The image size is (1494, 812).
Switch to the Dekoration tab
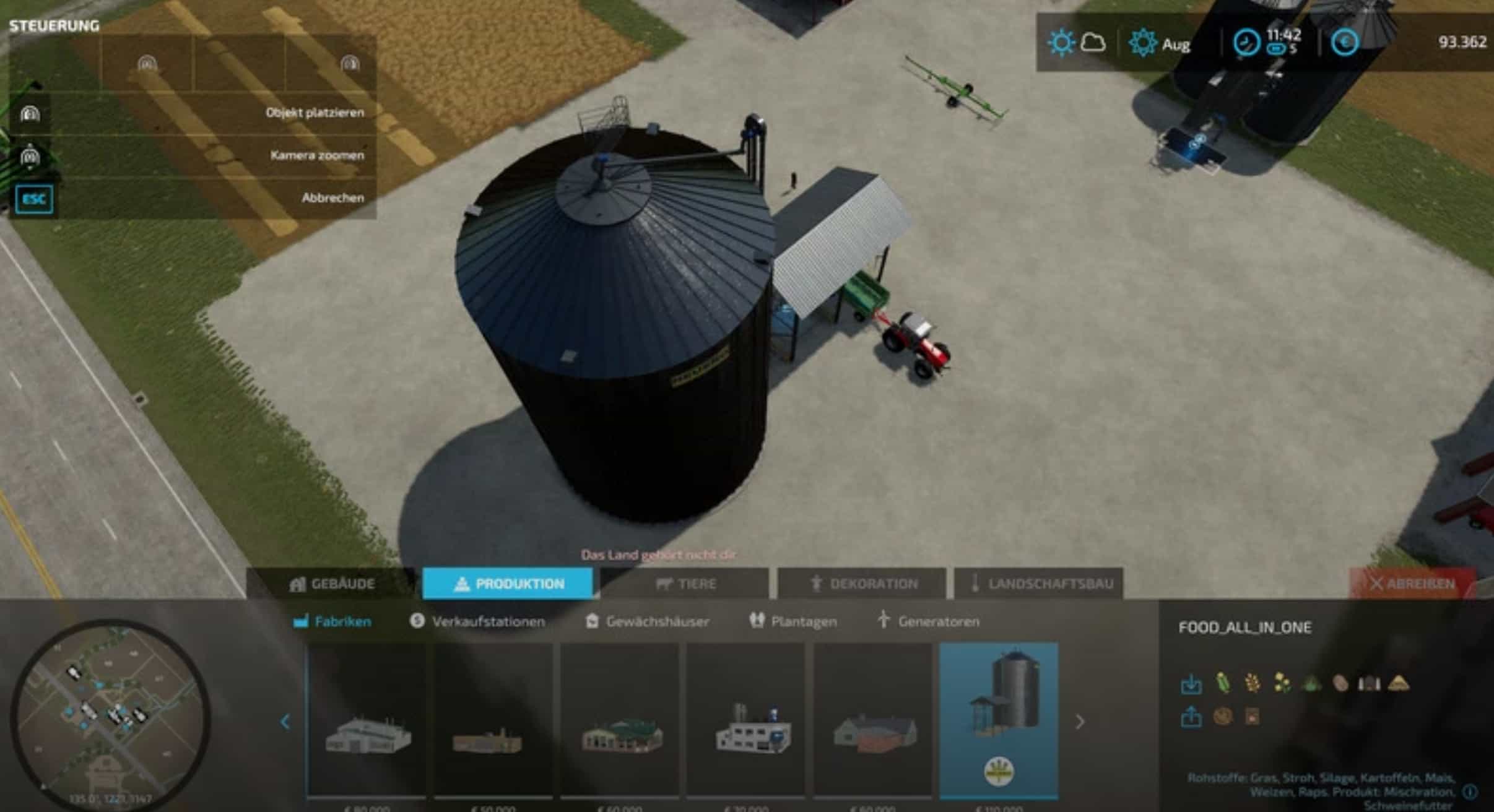coord(861,584)
